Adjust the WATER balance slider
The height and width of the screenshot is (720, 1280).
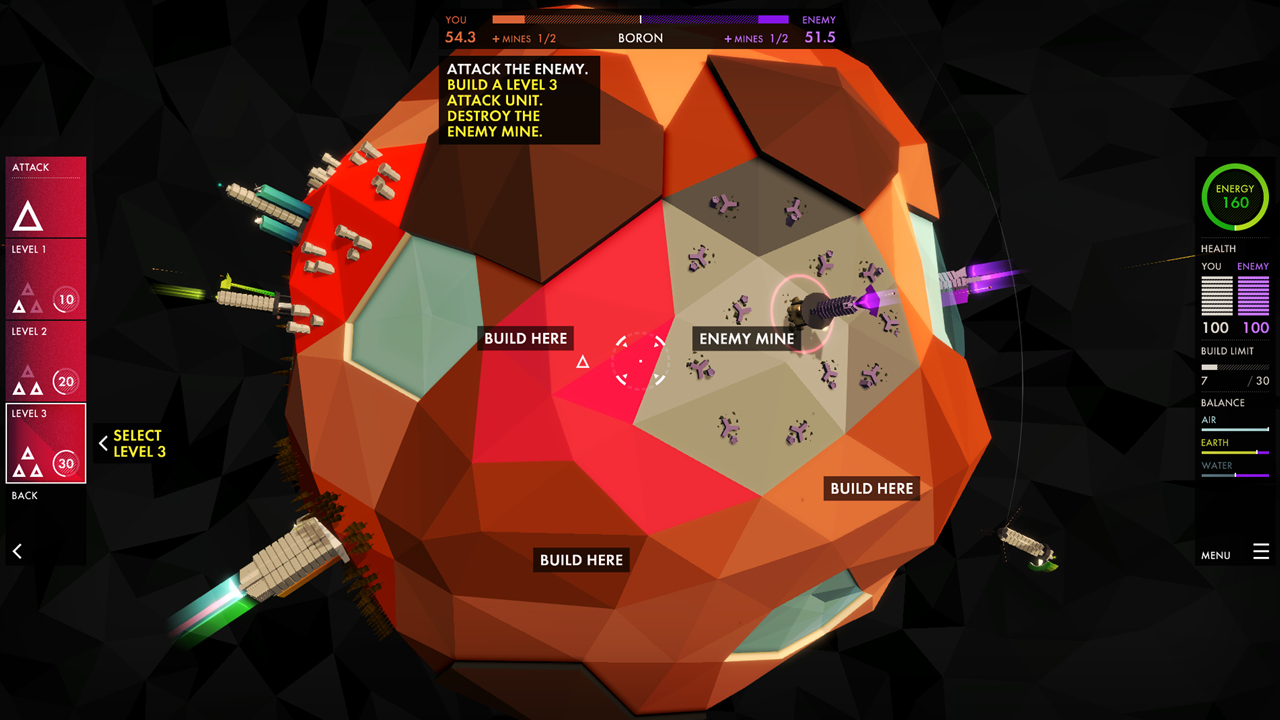click(x=1235, y=473)
